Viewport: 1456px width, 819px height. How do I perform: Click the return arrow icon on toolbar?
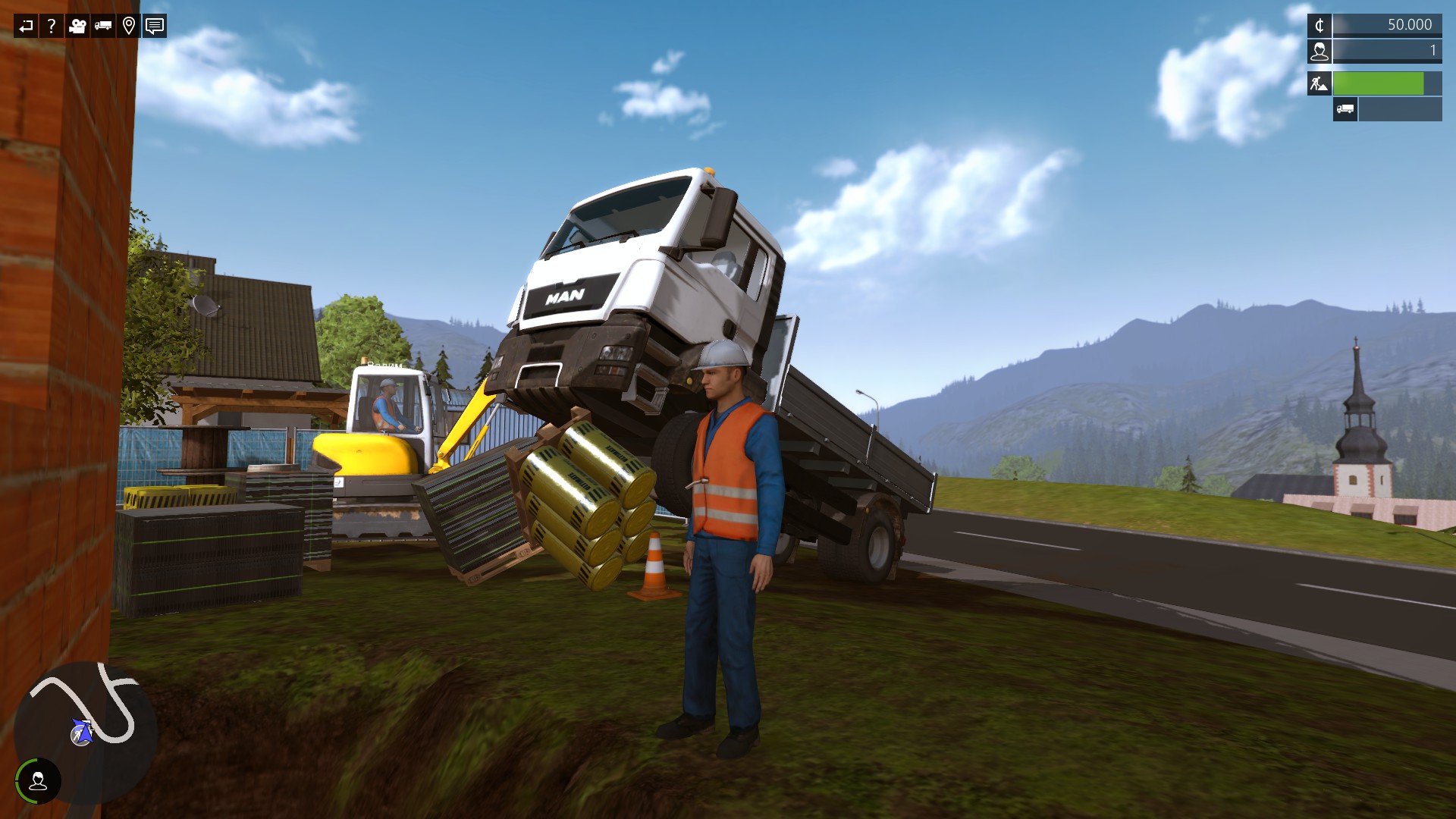[x=25, y=27]
